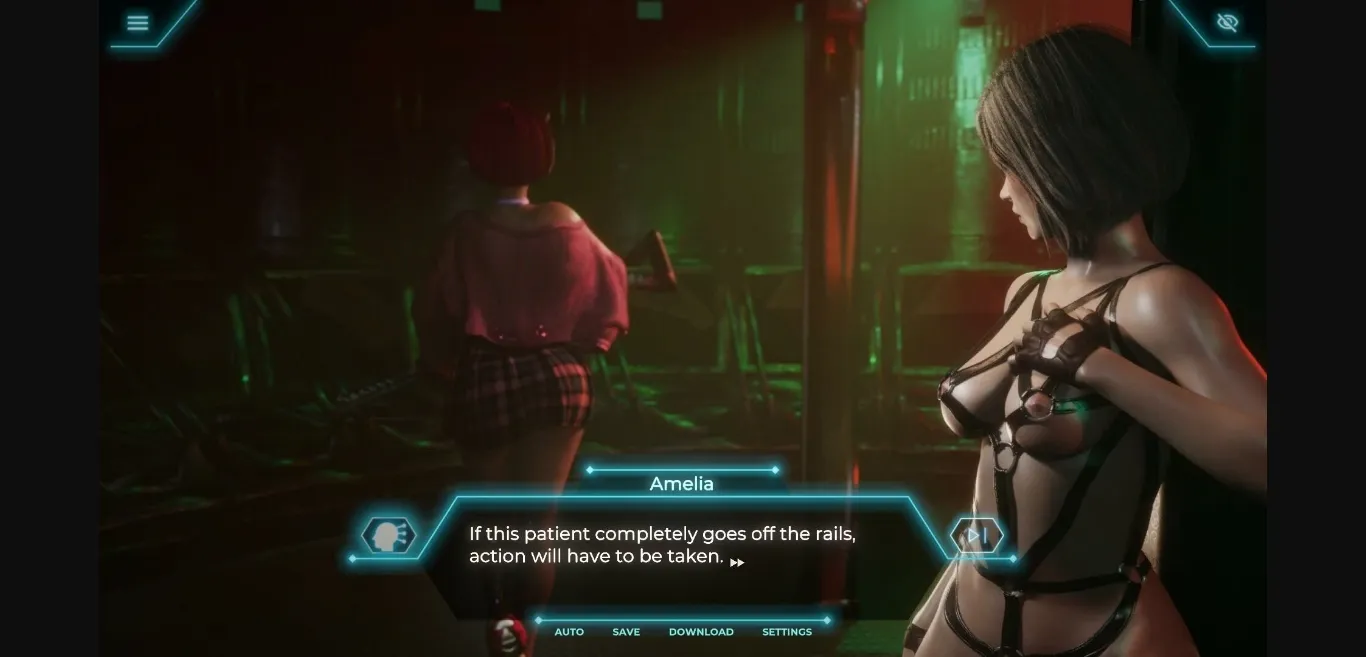Skip ahead with the skip button
Viewport: 1366px width, 657px height.
(977, 536)
